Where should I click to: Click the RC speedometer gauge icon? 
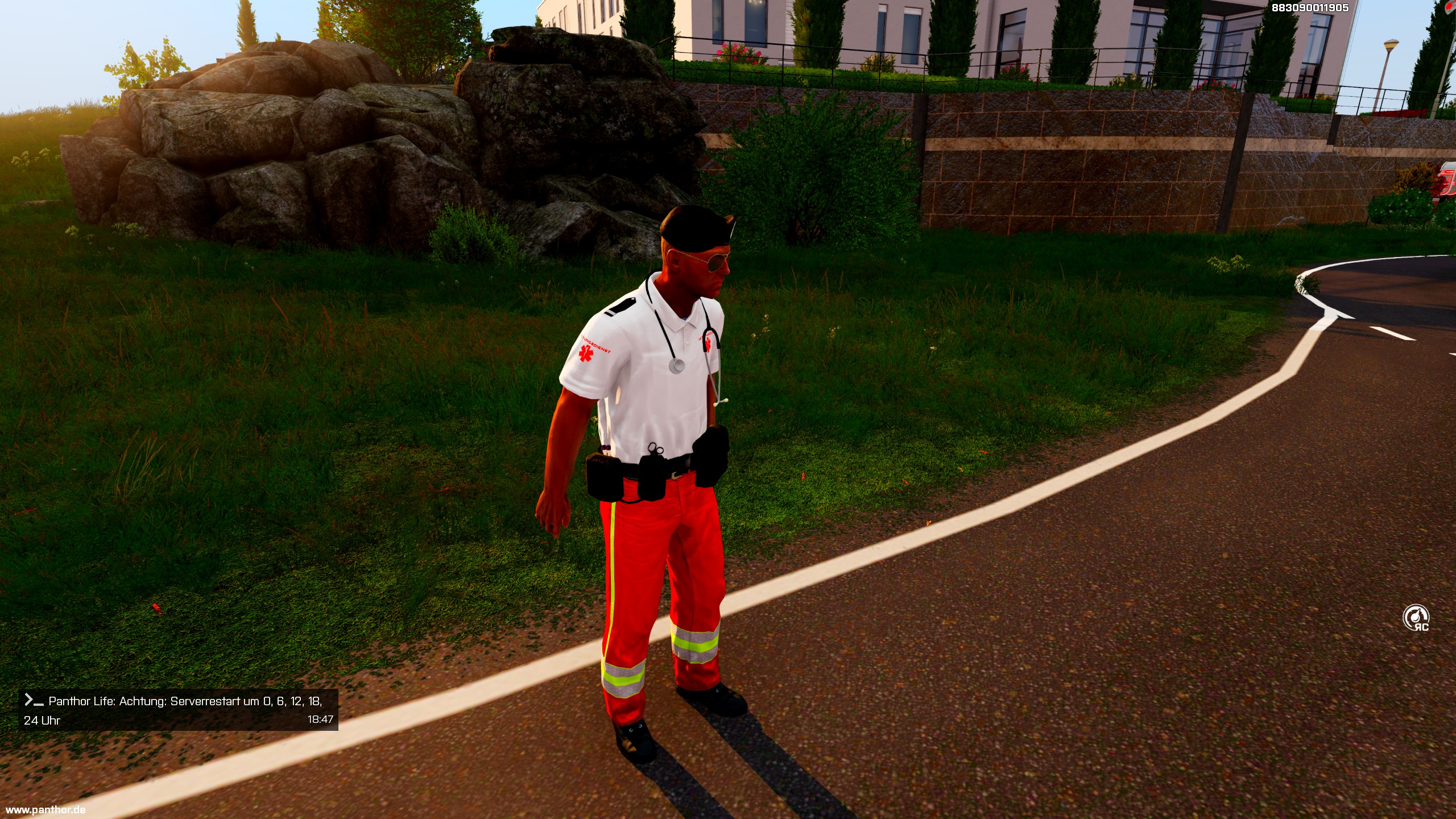click(1416, 618)
